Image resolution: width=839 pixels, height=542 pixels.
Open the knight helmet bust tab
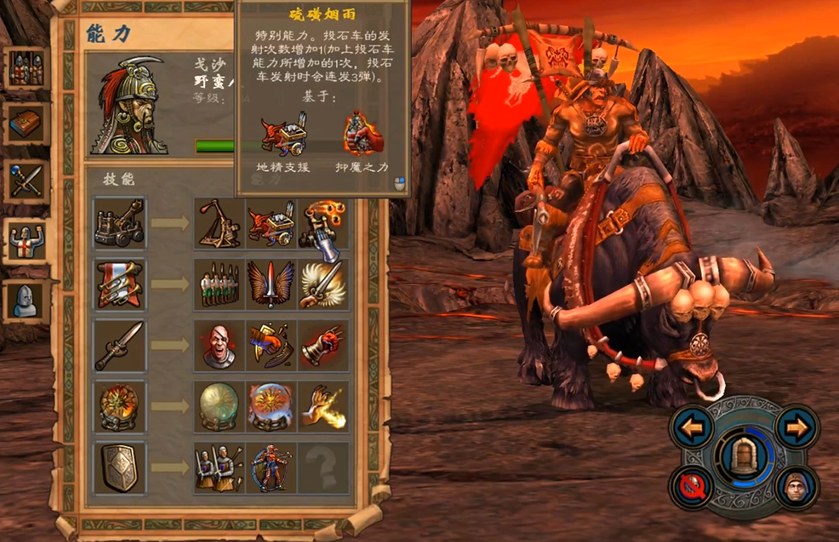(25, 299)
